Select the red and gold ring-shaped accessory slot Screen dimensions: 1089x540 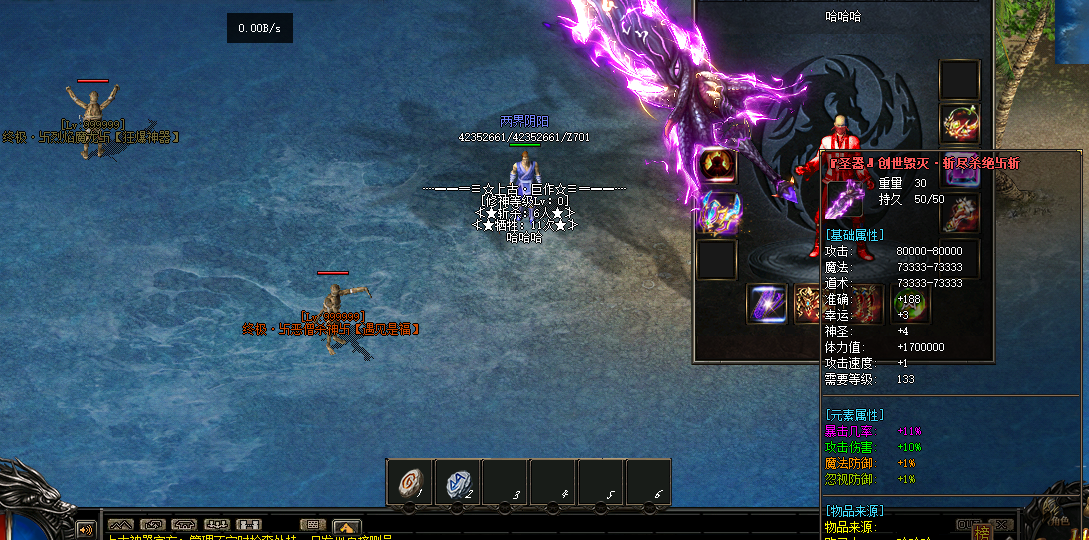[959, 122]
